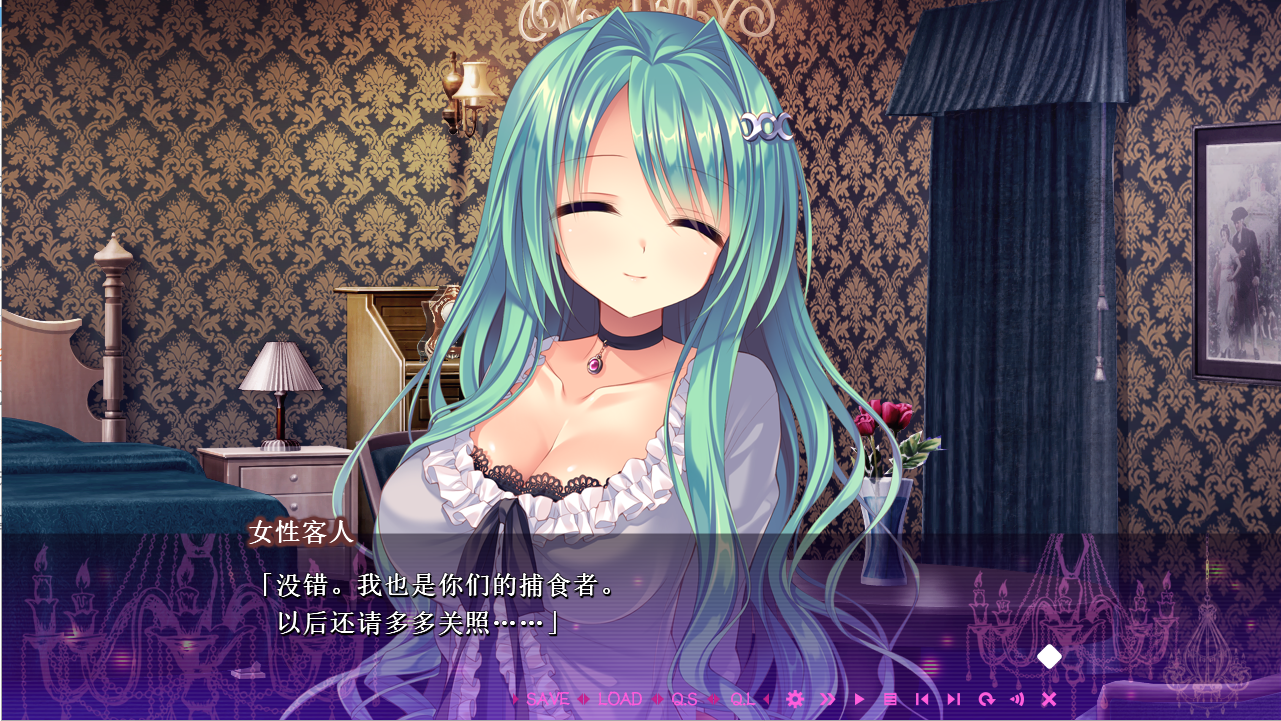This screenshot has width=1281, height=721.
Task: Select the play triangle icon in the toolbar
Action: (858, 699)
